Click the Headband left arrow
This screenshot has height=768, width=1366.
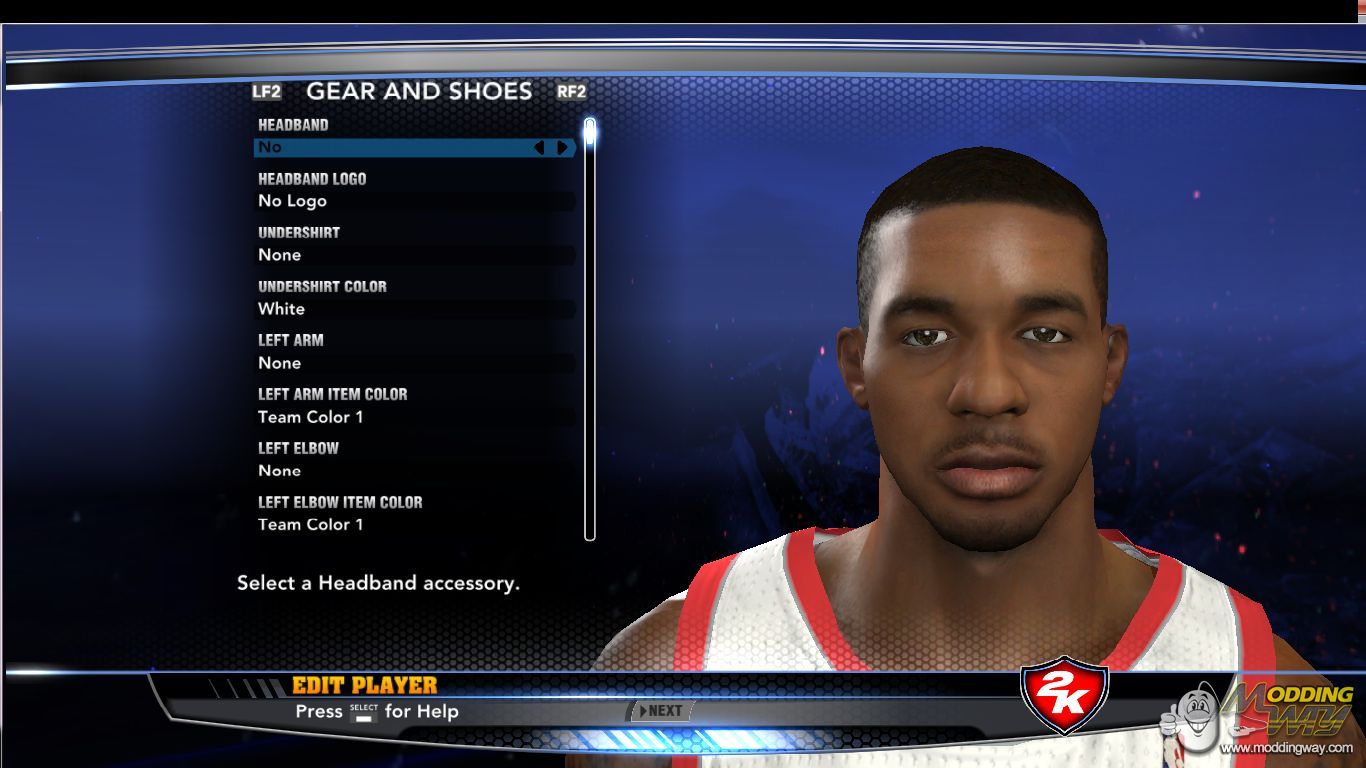(539, 148)
